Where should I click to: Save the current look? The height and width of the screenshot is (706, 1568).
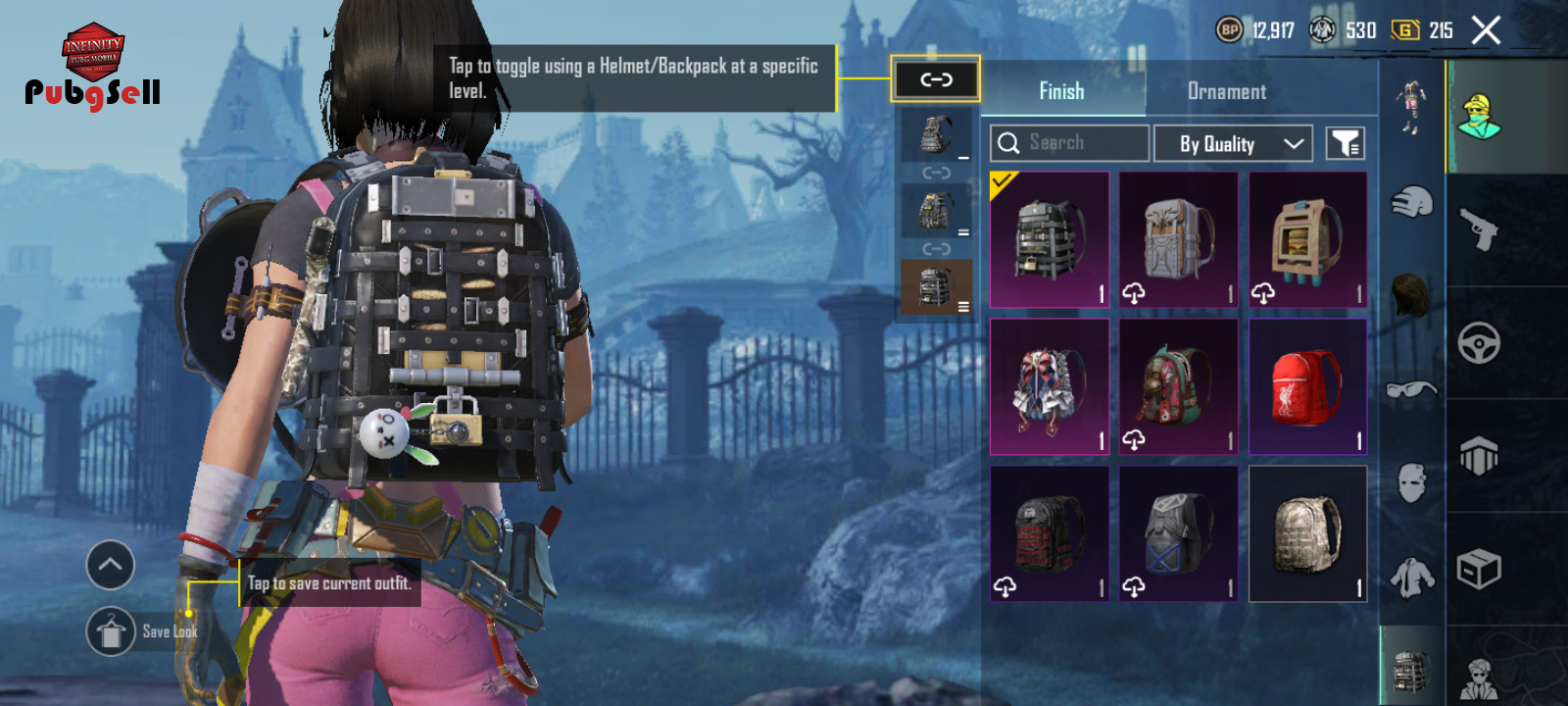click(x=112, y=631)
